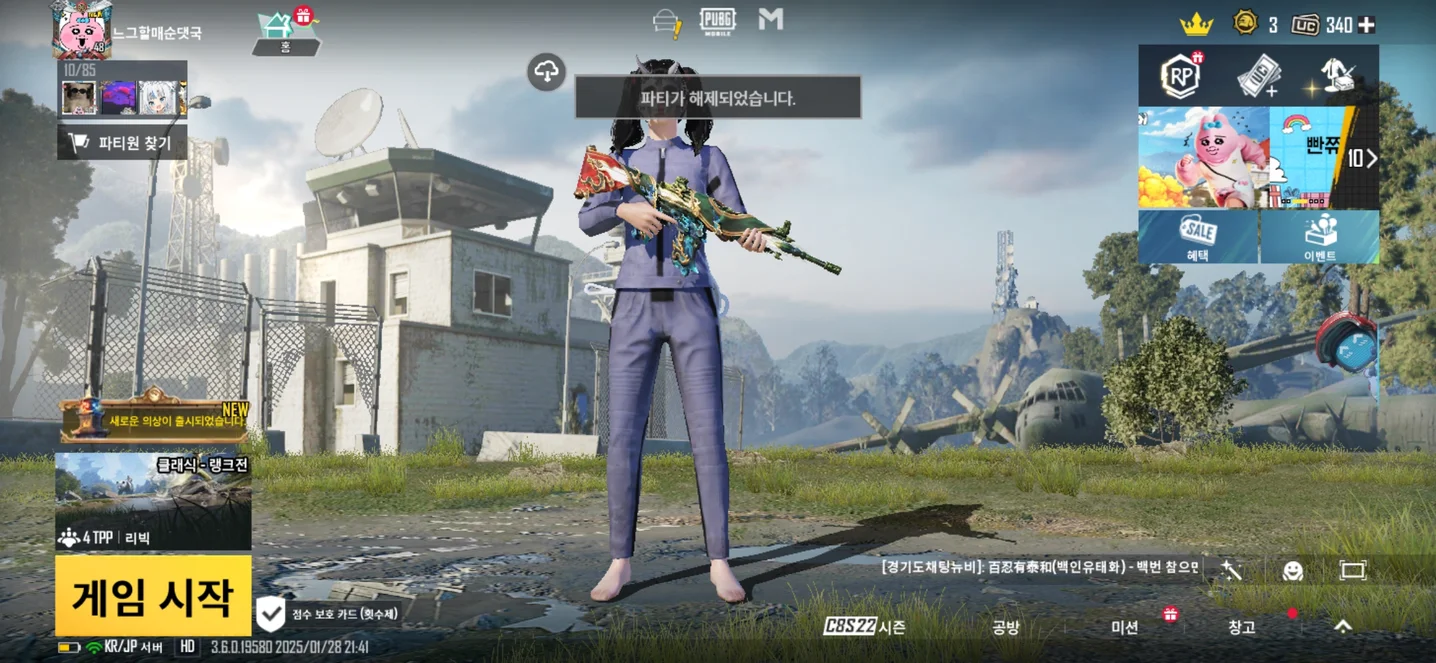Open the 미션 missions menu
The image size is (1436, 663).
click(x=1125, y=627)
